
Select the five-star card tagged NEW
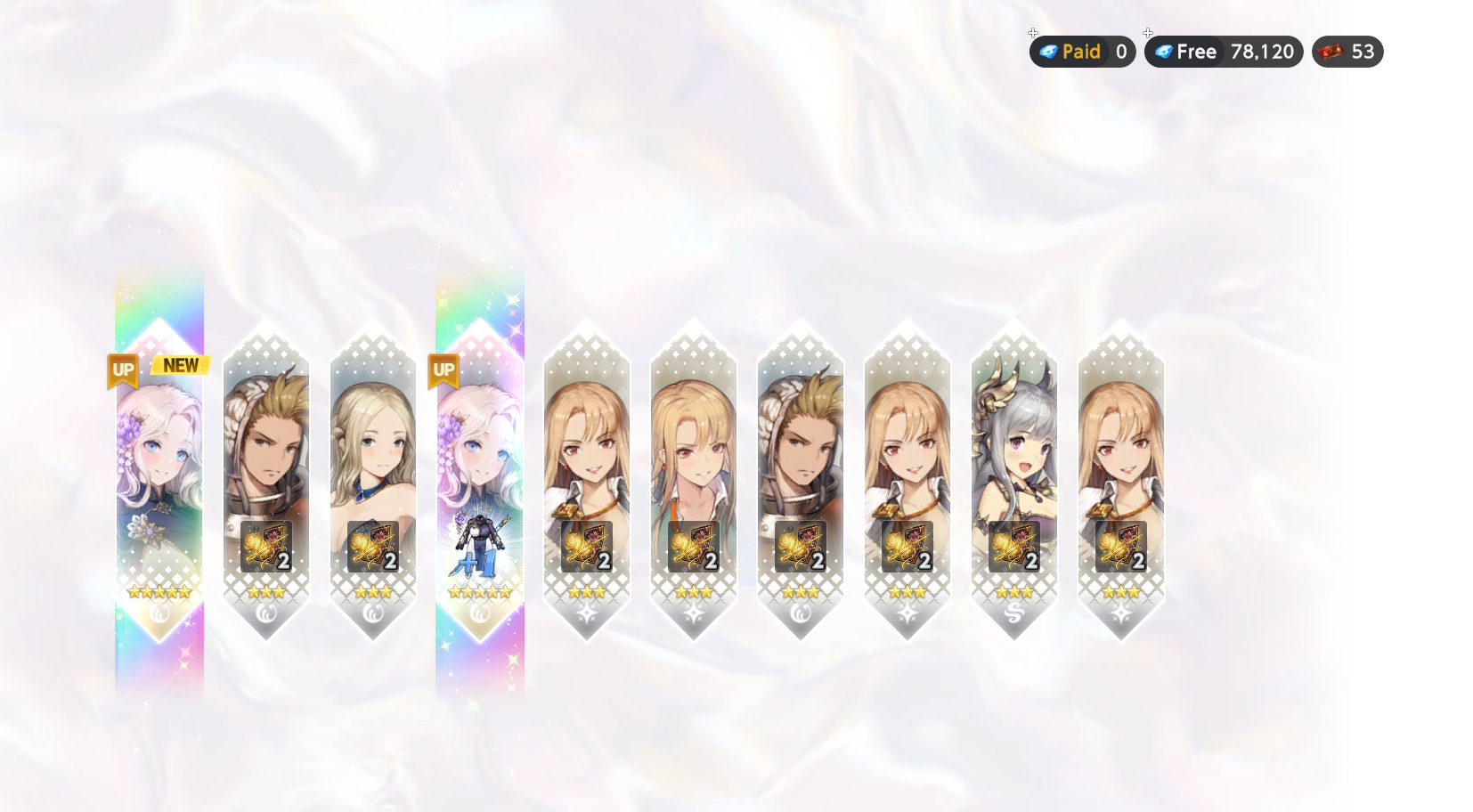click(159, 481)
